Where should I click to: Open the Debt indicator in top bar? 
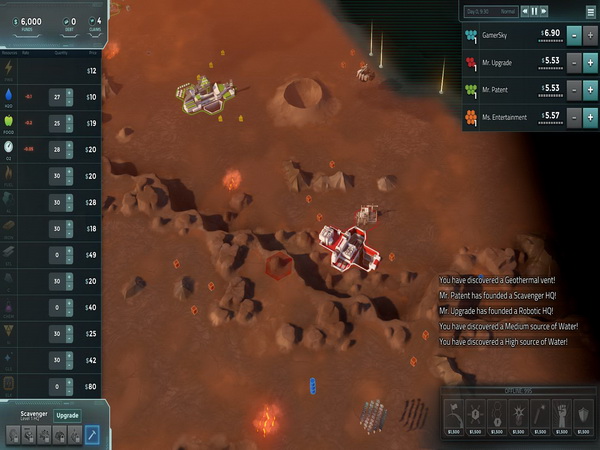70,24
